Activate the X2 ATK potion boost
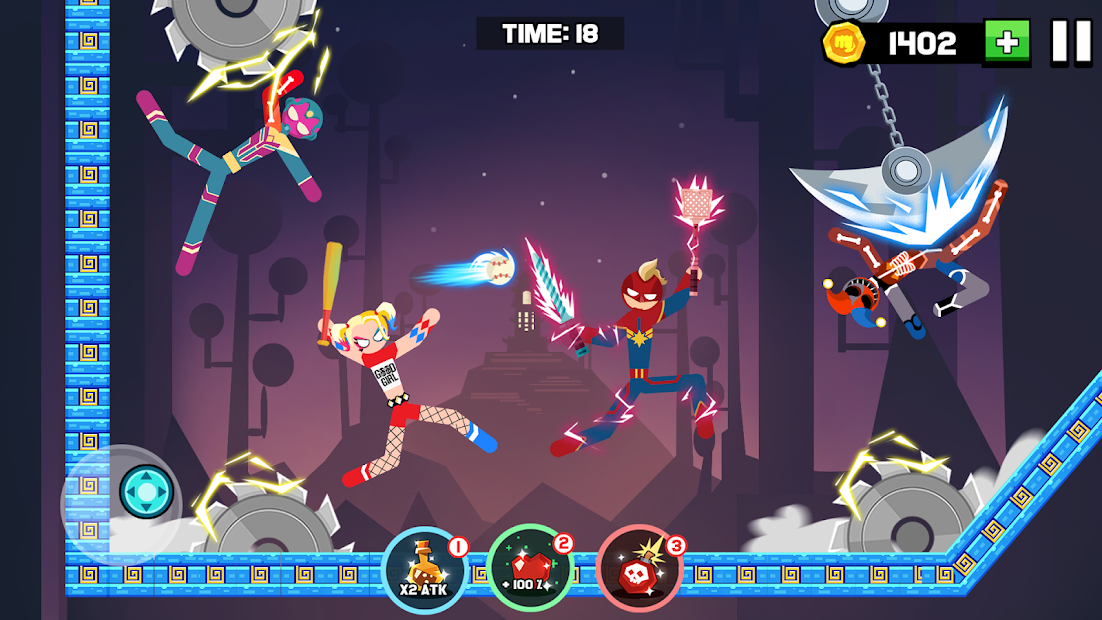Viewport: 1102px width, 620px height. tap(425, 571)
